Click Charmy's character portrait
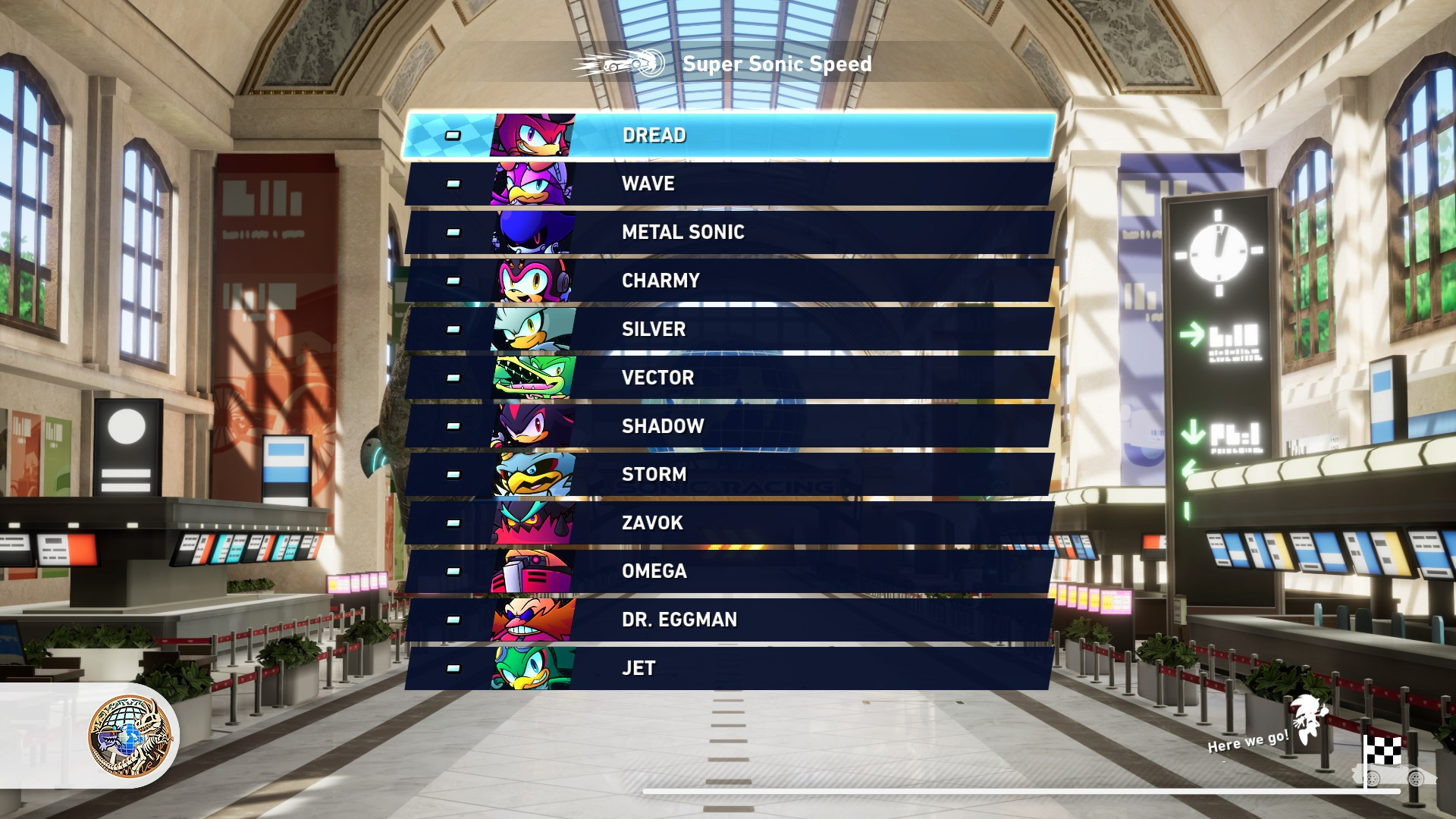This screenshot has width=1456, height=819. pyautogui.click(x=531, y=280)
